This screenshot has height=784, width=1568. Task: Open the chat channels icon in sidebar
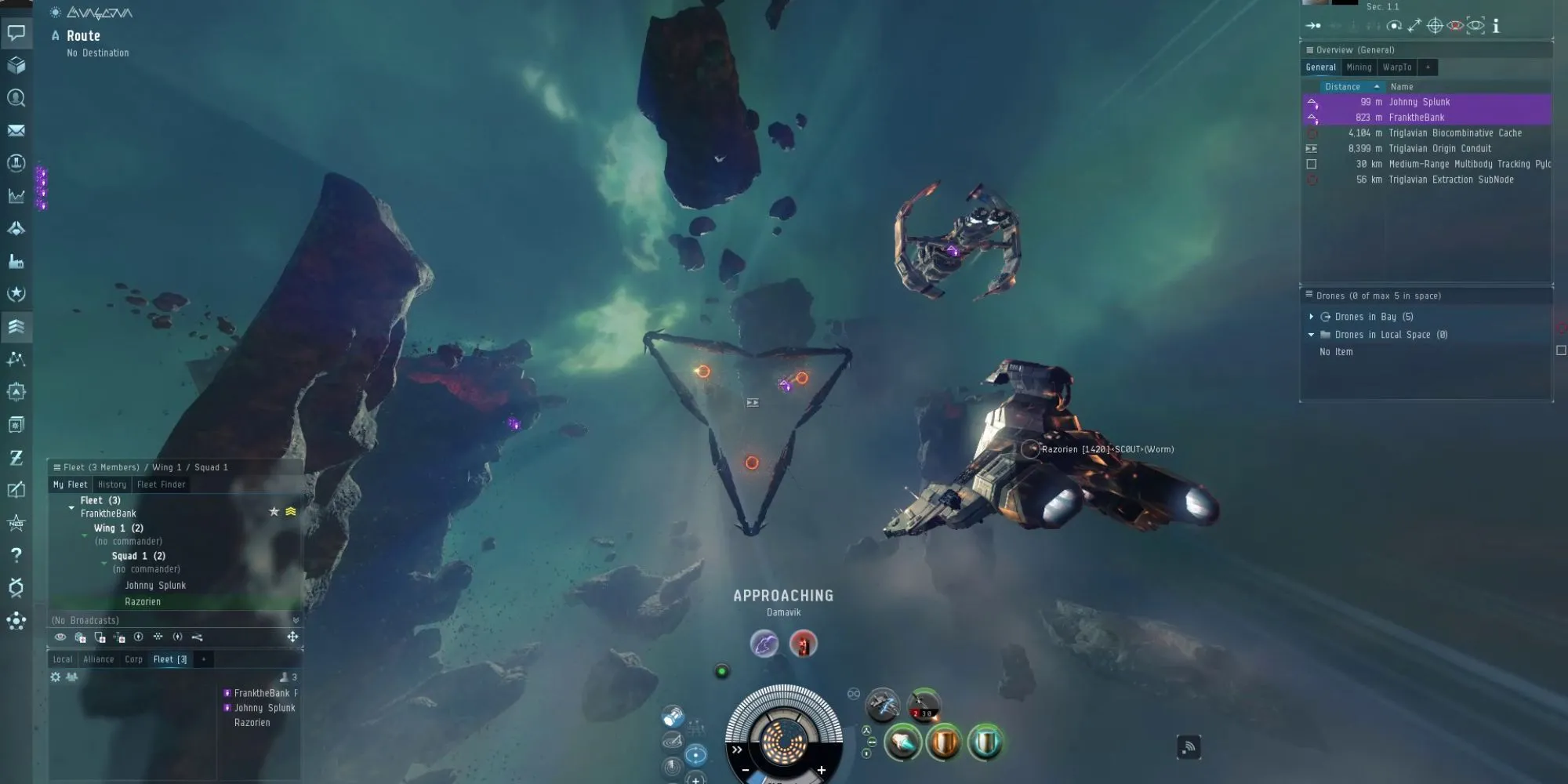point(16,33)
